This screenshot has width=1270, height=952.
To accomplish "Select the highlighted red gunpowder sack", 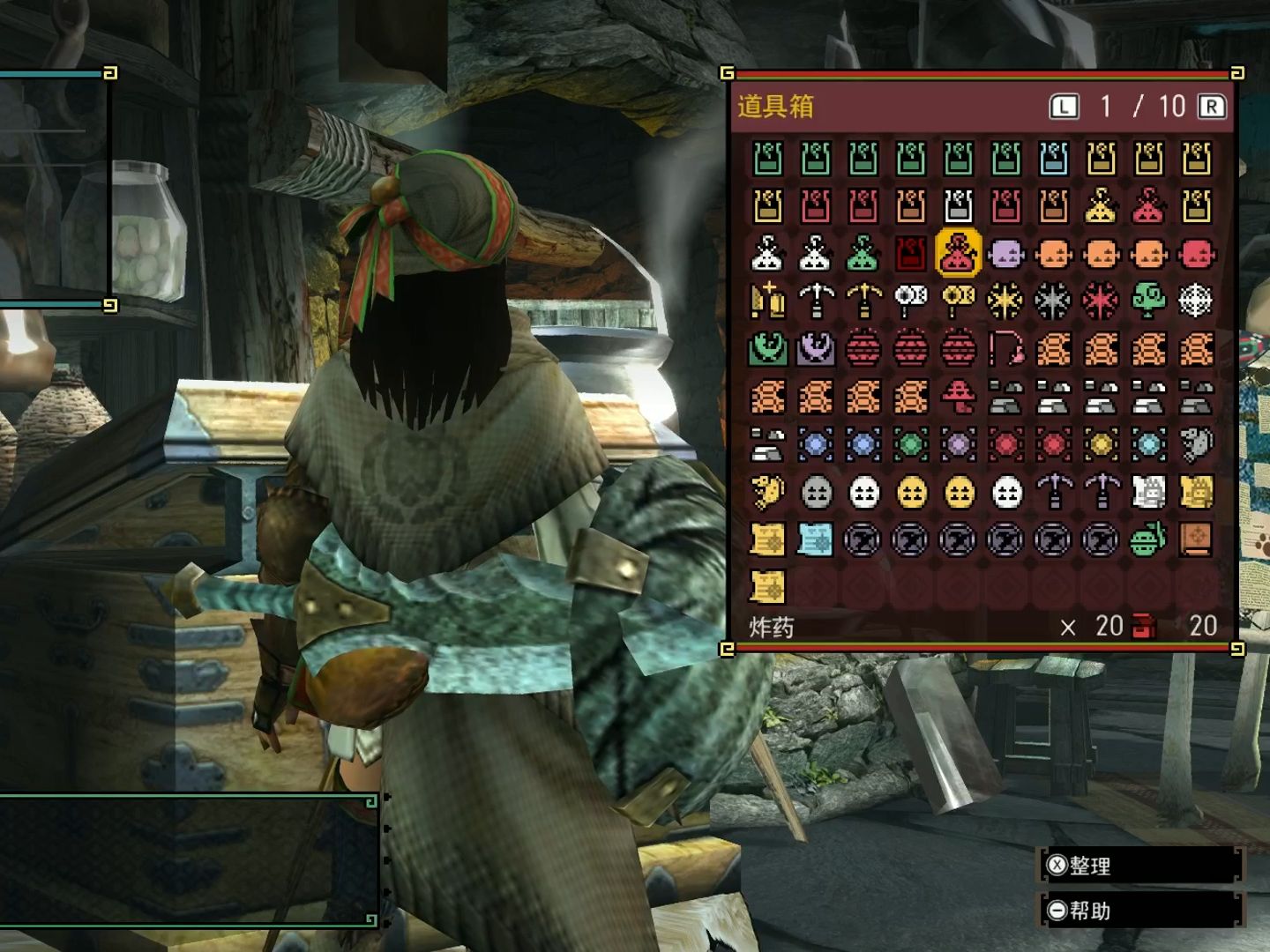I will [x=958, y=254].
